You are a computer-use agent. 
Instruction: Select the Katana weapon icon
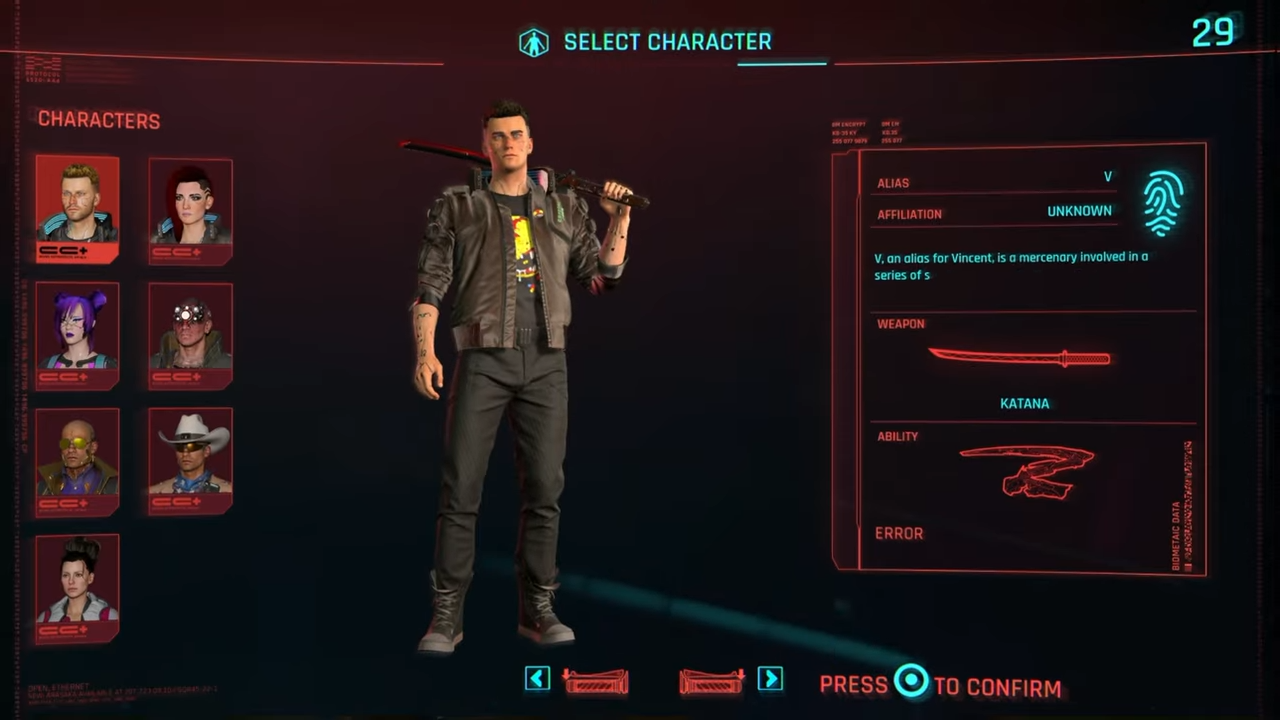(1020, 358)
